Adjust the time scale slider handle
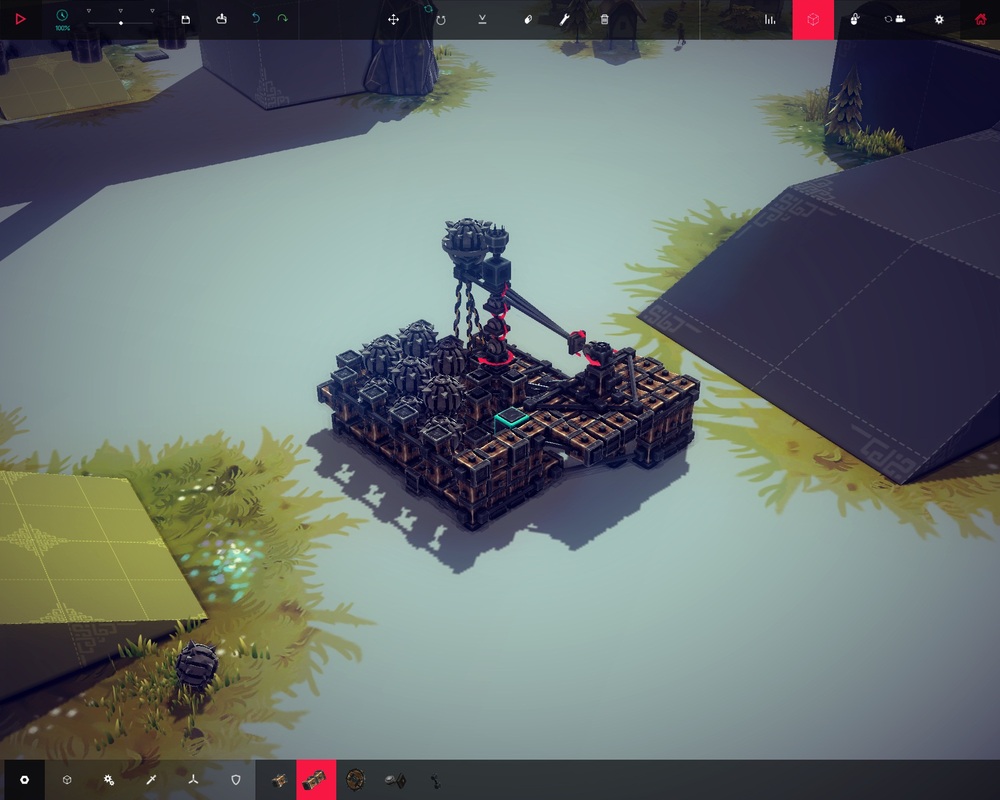 [121, 22]
